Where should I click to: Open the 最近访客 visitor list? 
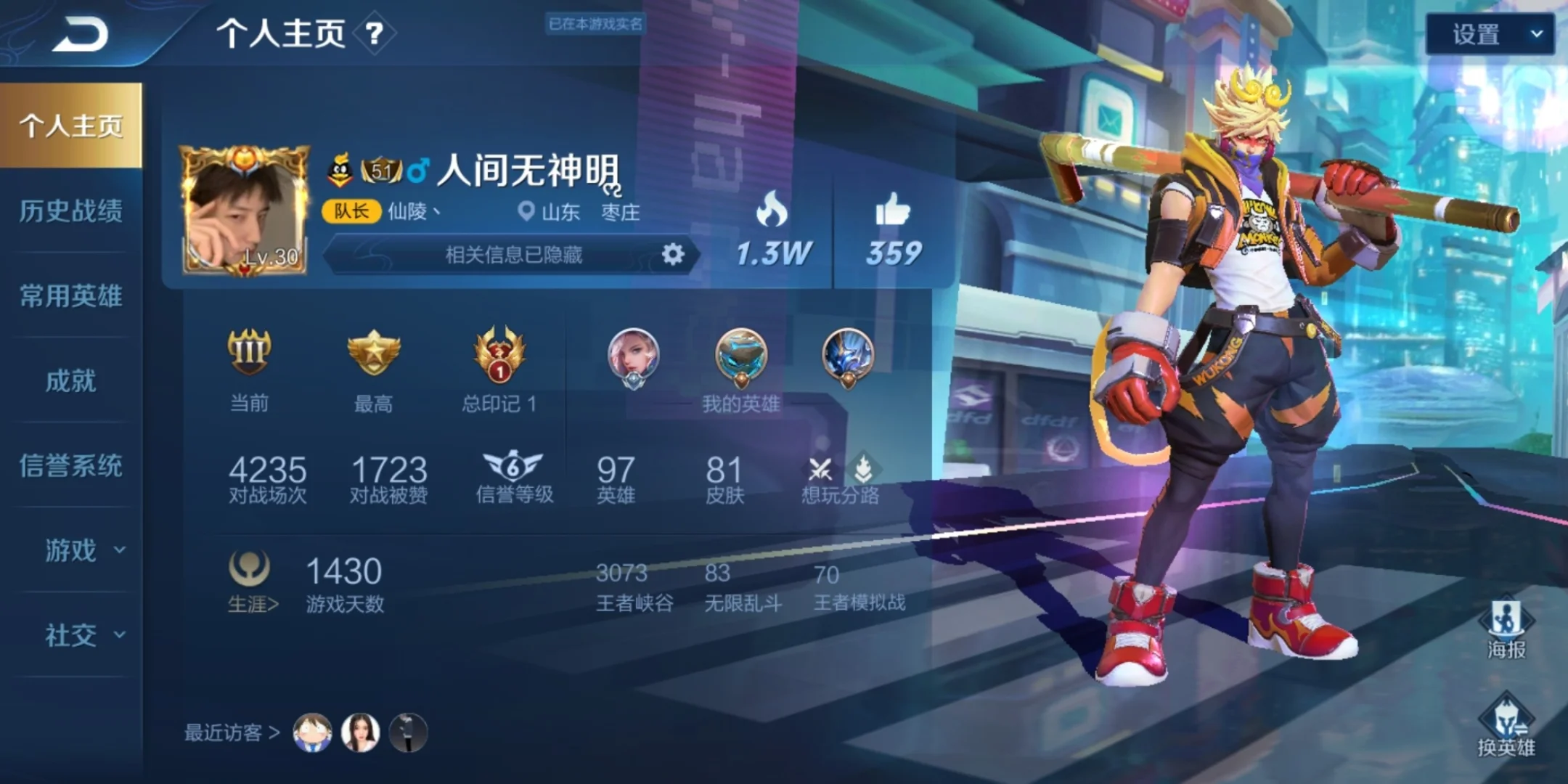pyautogui.click(x=232, y=732)
